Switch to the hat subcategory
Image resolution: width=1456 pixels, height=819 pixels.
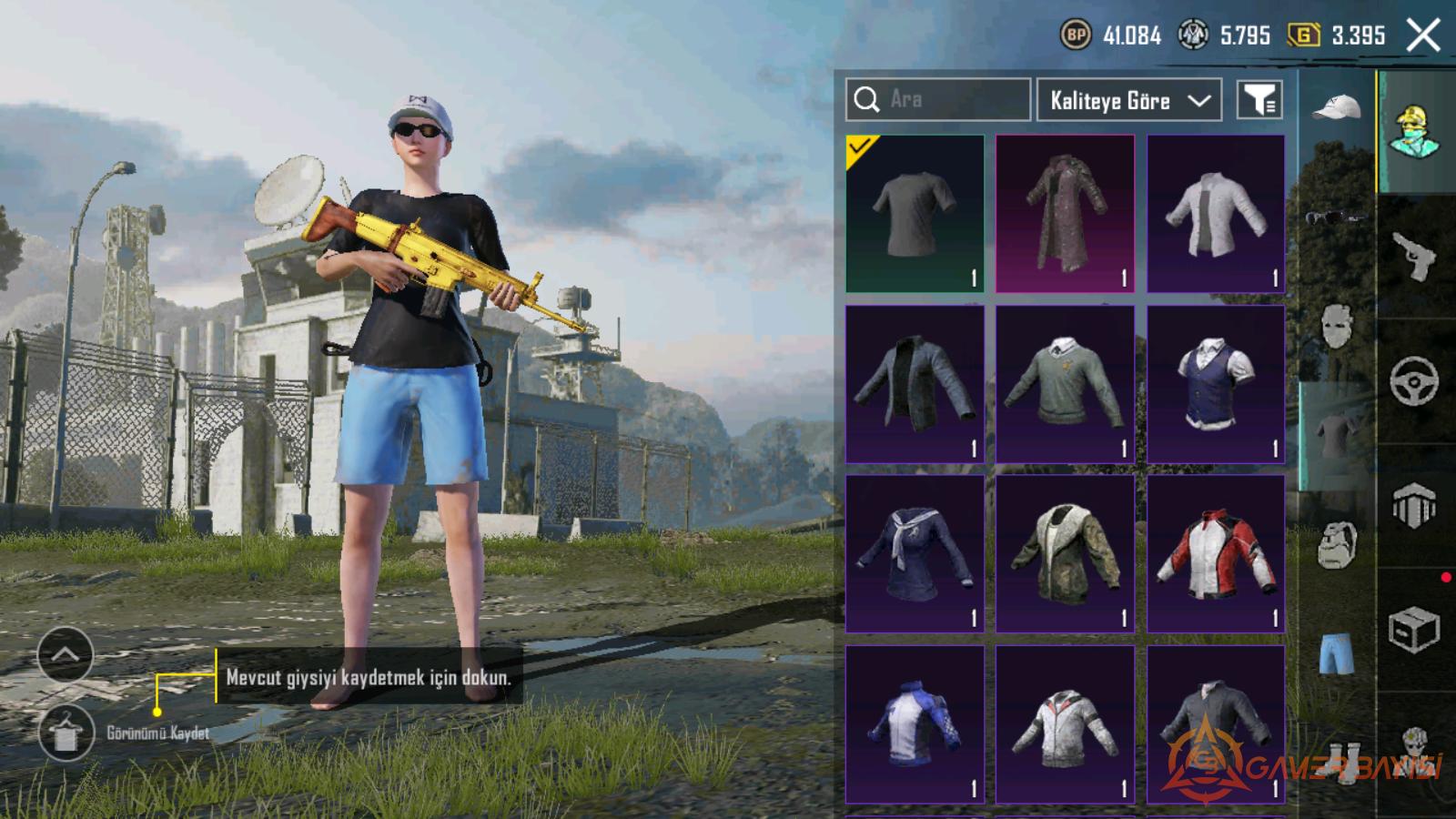coord(1336,109)
